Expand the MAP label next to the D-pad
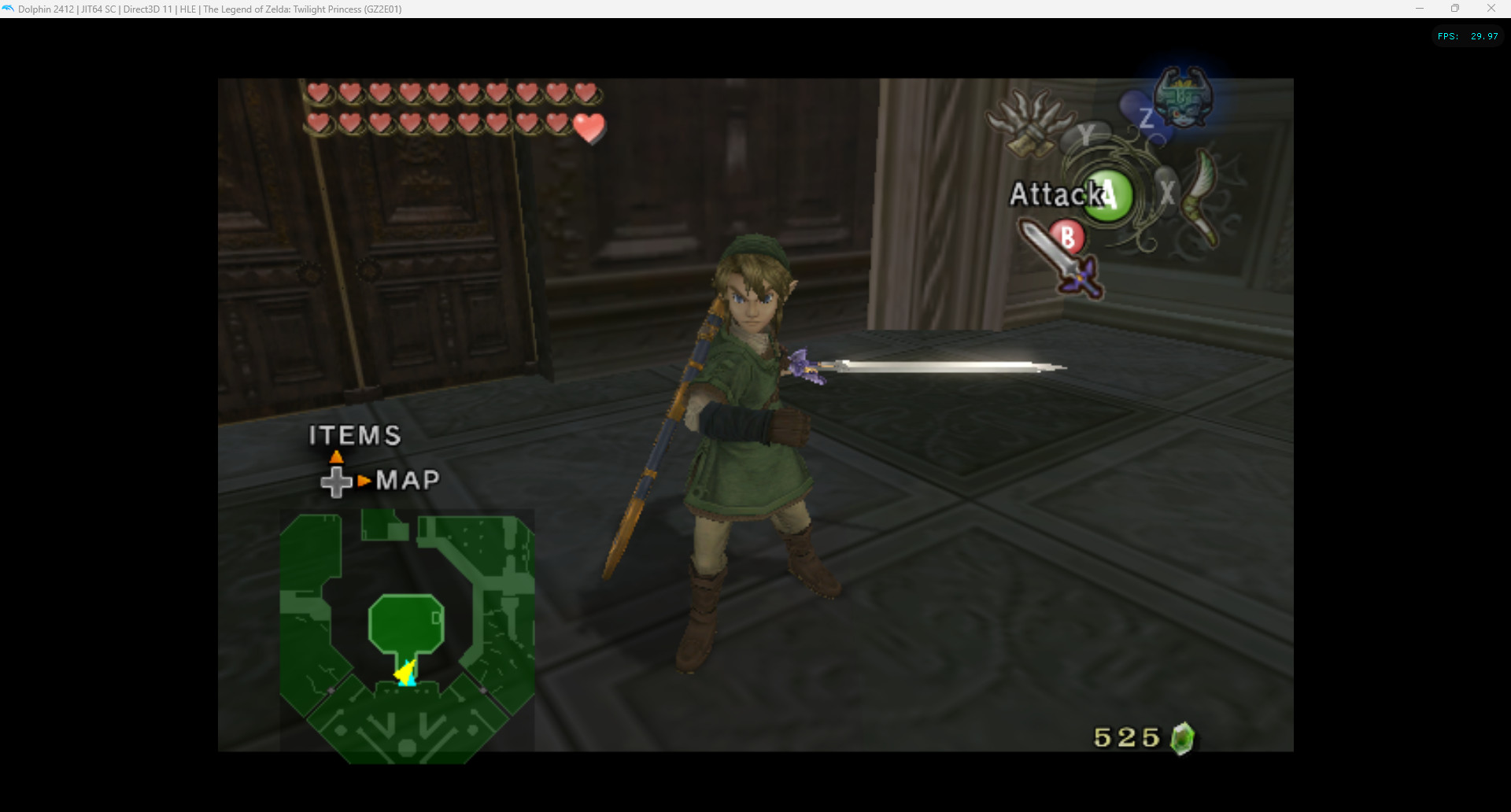This screenshot has width=1511, height=812. coord(408,480)
